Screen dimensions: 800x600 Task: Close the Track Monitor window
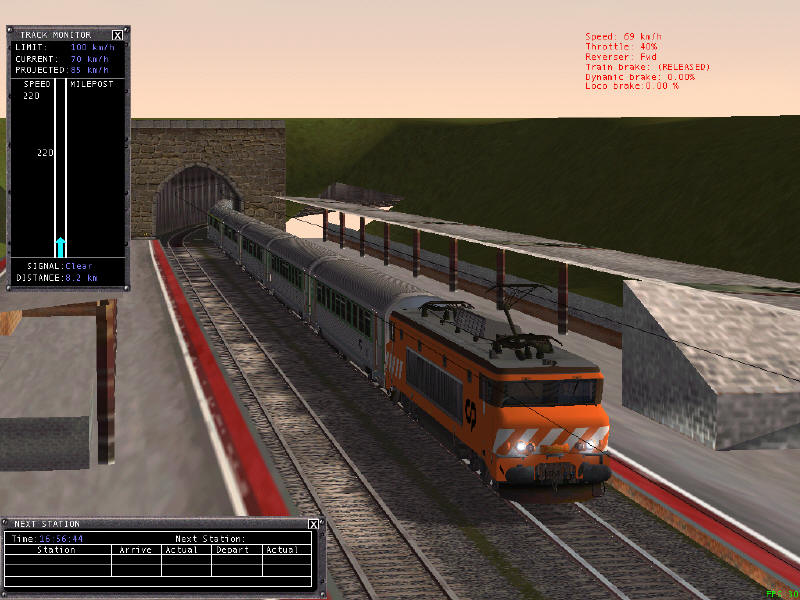click(x=118, y=35)
